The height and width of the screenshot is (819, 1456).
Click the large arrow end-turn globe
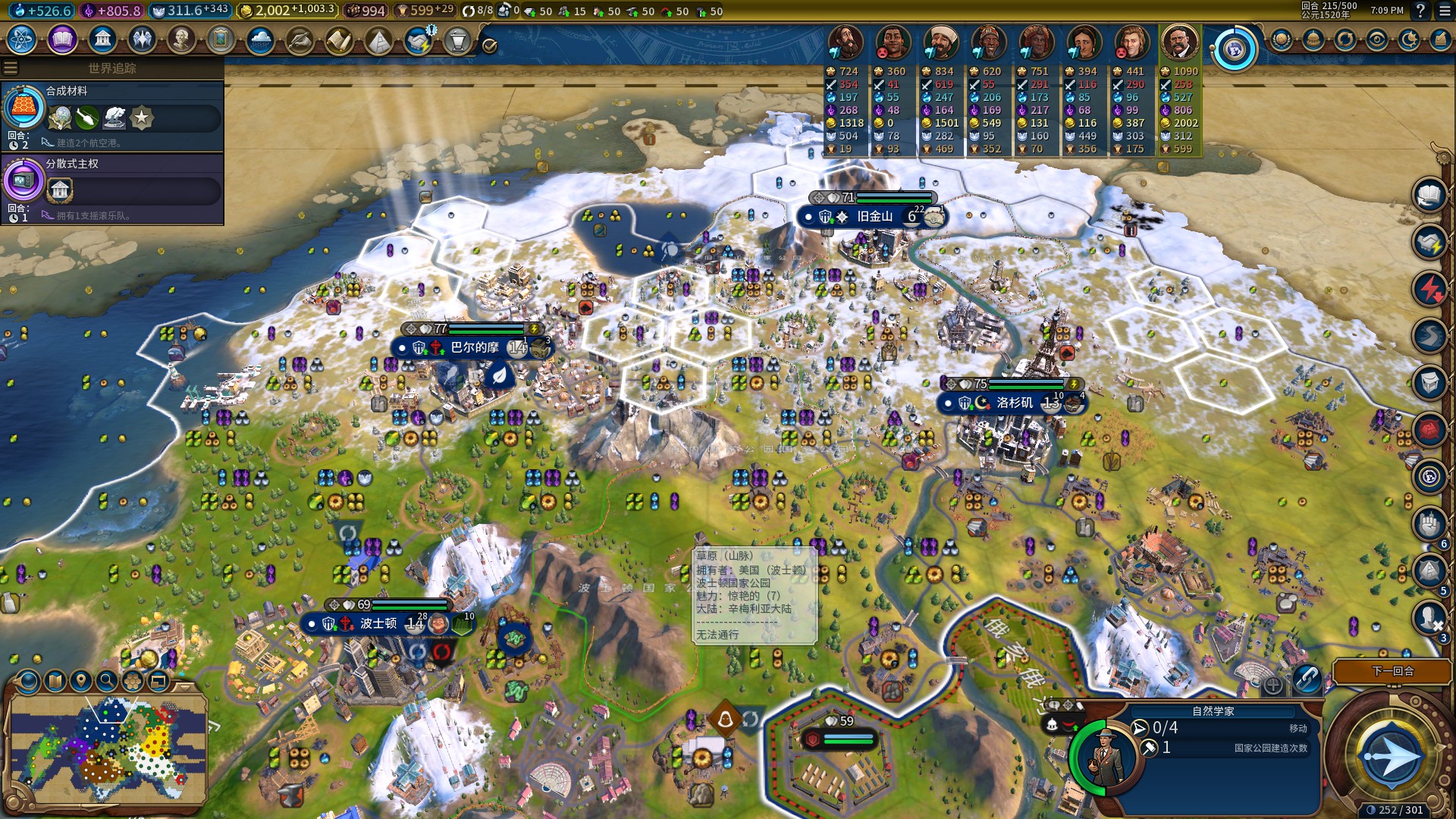(x=1391, y=756)
